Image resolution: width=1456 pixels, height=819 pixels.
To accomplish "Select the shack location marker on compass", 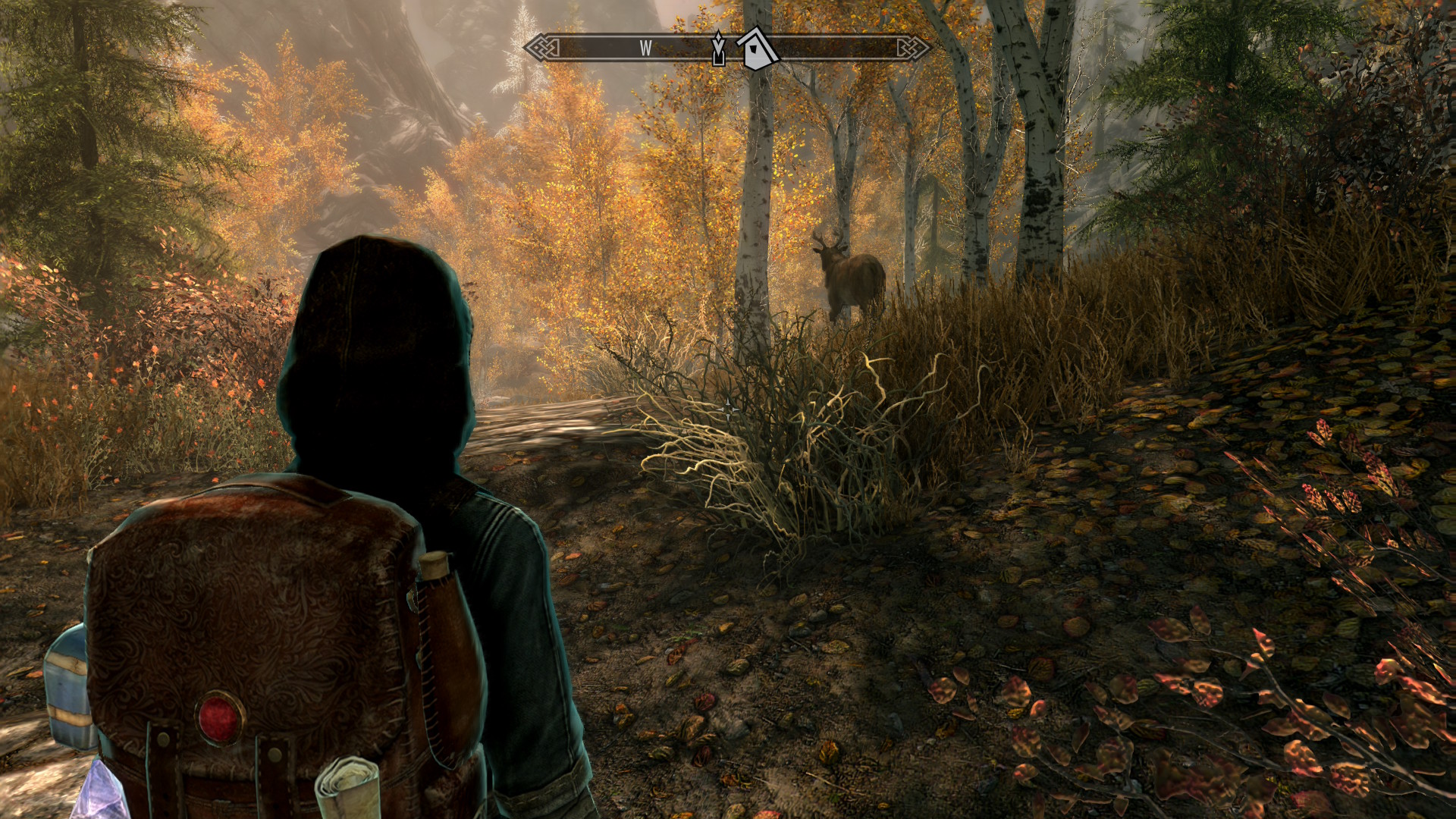I will tap(758, 49).
